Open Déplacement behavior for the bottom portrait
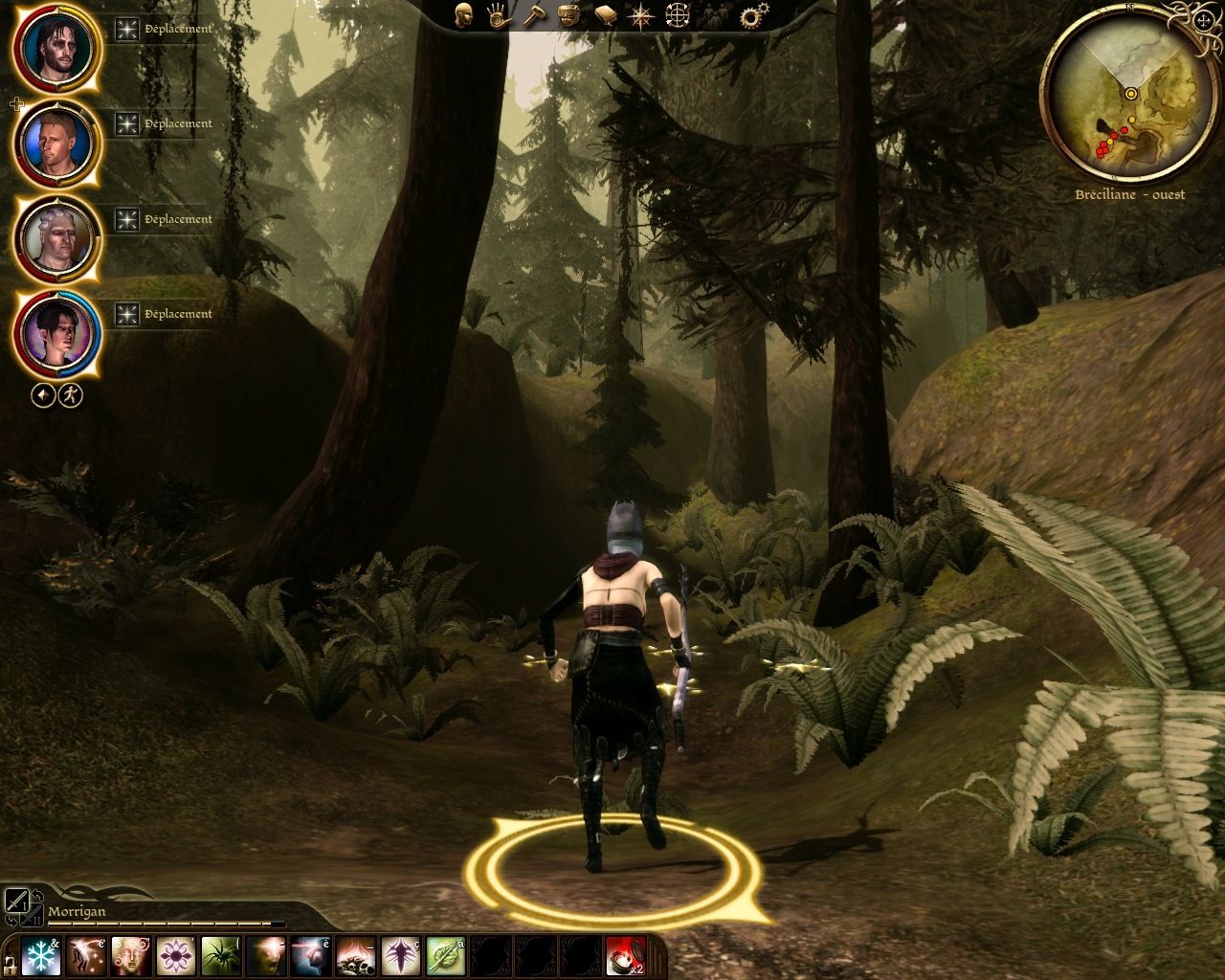This screenshot has height=980, width=1225. tap(177, 314)
